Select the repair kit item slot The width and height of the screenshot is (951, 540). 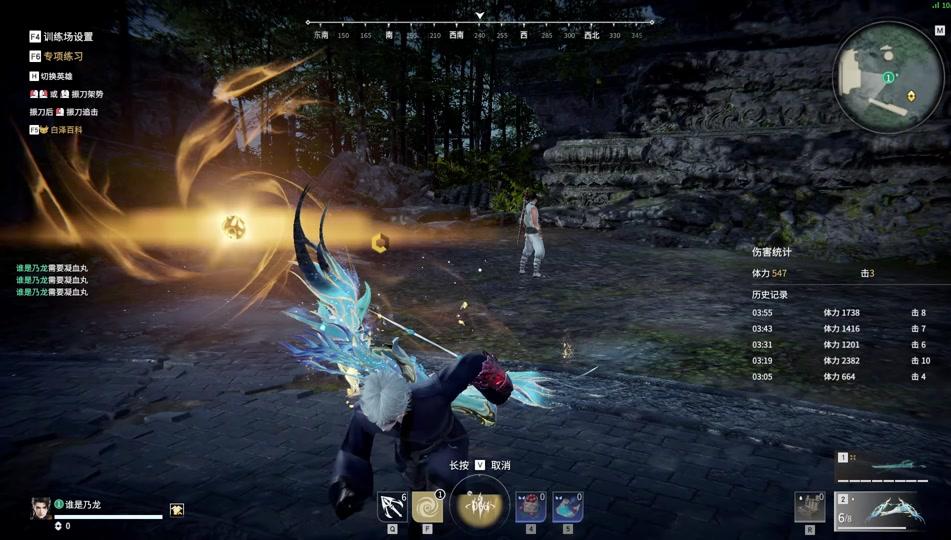click(x=810, y=507)
